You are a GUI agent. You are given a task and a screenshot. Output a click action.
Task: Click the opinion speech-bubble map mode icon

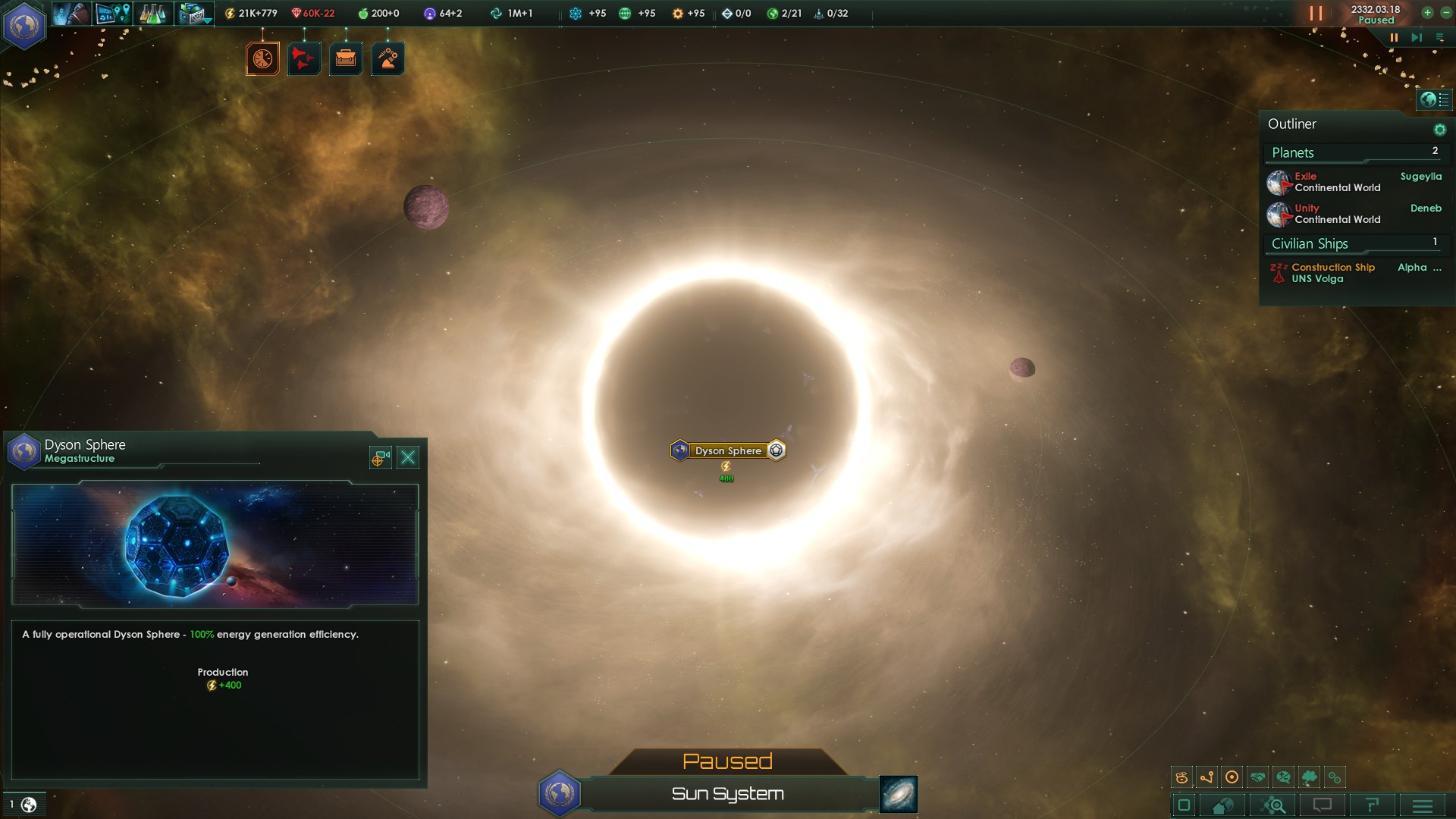(x=1284, y=777)
